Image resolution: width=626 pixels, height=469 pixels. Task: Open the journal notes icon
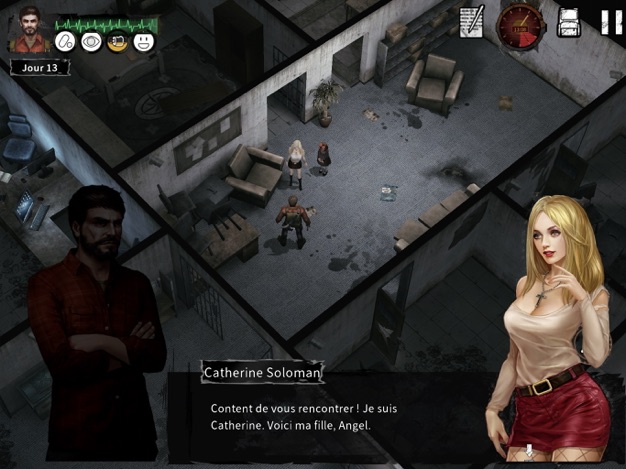coord(471,21)
